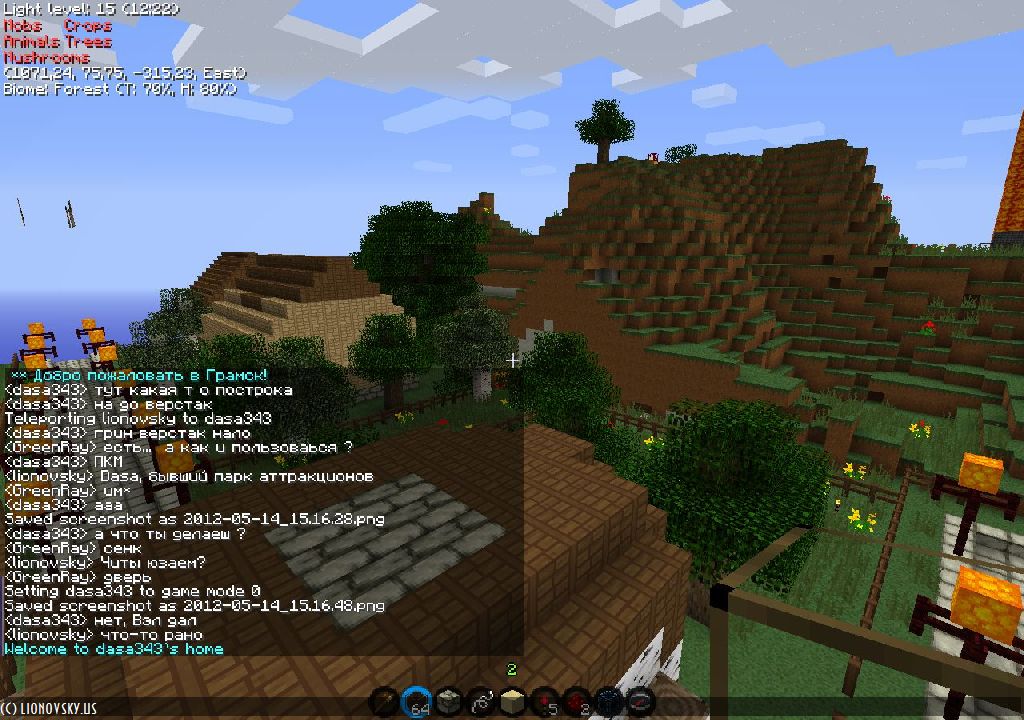
Task: Choose the grey stone block hotbar slot
Action: (448, 702)
